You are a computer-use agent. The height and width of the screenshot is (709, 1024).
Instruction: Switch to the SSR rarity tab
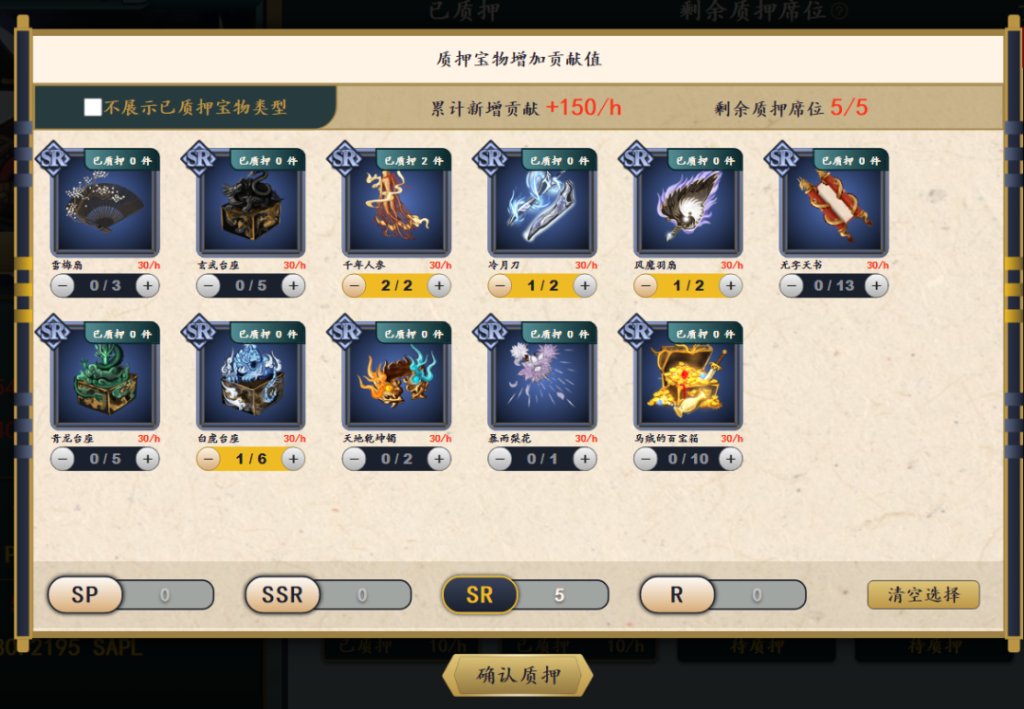282,595
